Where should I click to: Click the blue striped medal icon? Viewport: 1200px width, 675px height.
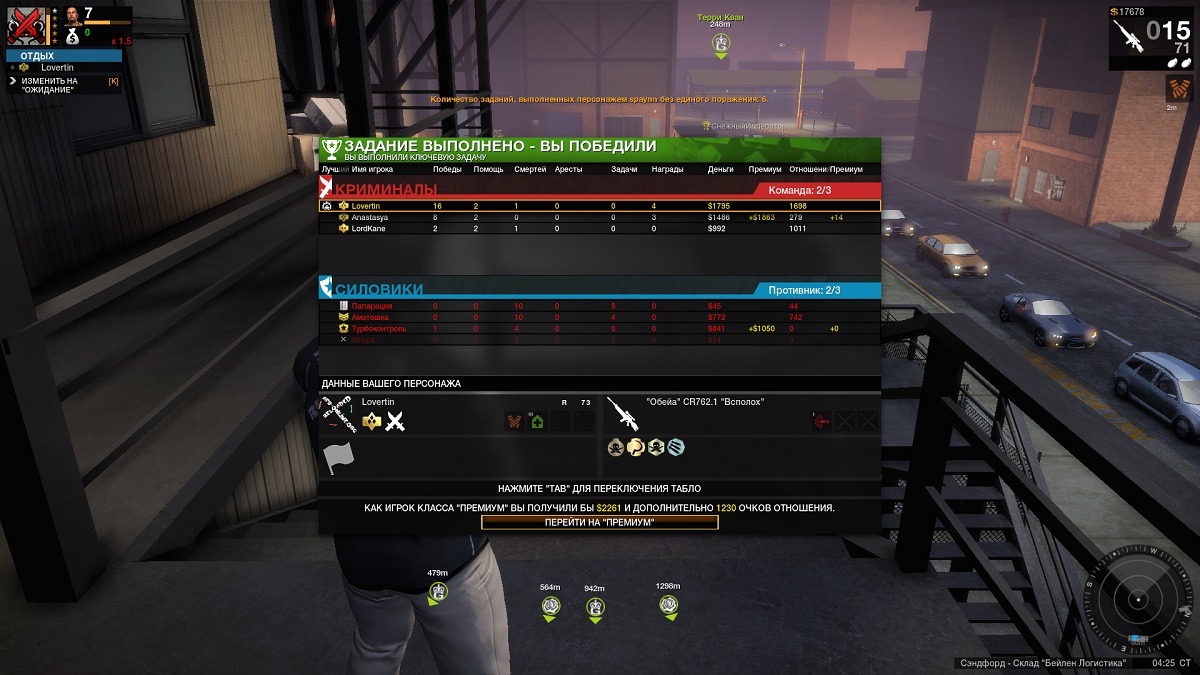tap(675, 447)
